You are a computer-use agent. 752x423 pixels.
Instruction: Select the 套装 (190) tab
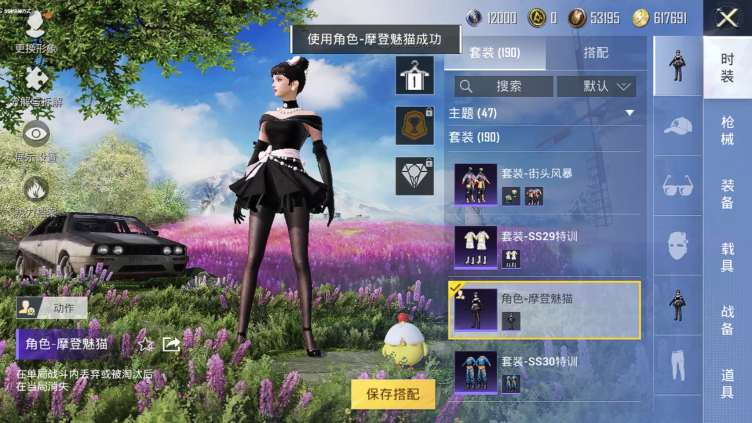click(x=495, y=53)
